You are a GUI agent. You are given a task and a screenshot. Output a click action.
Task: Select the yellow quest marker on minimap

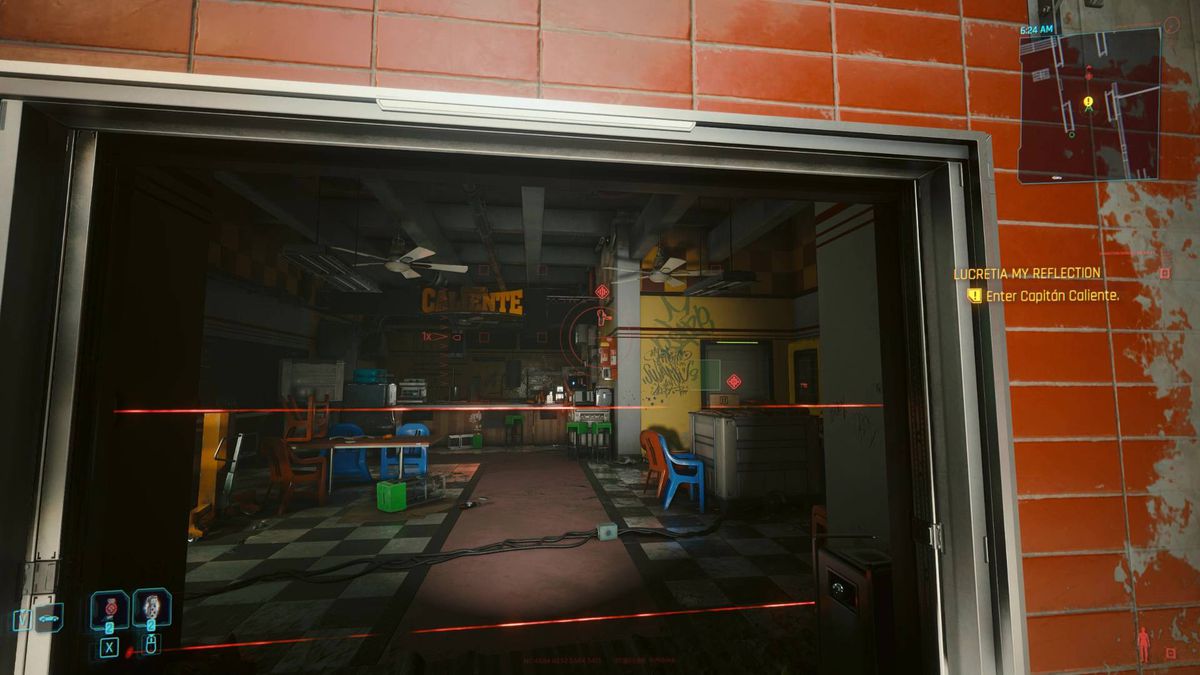(1087, 101)
